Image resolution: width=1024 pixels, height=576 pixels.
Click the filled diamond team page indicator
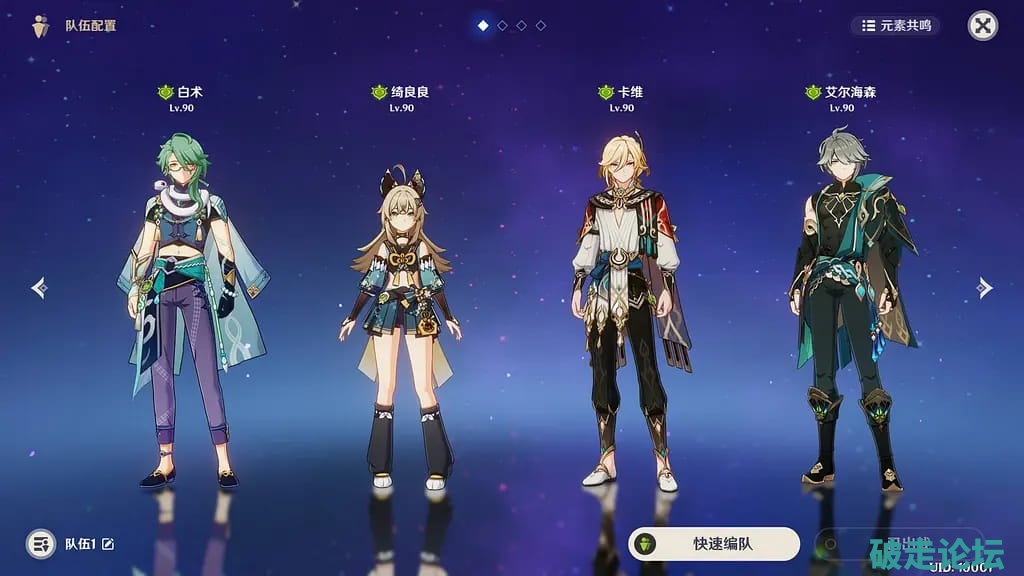pyautogui.click(x=483, y=25)
